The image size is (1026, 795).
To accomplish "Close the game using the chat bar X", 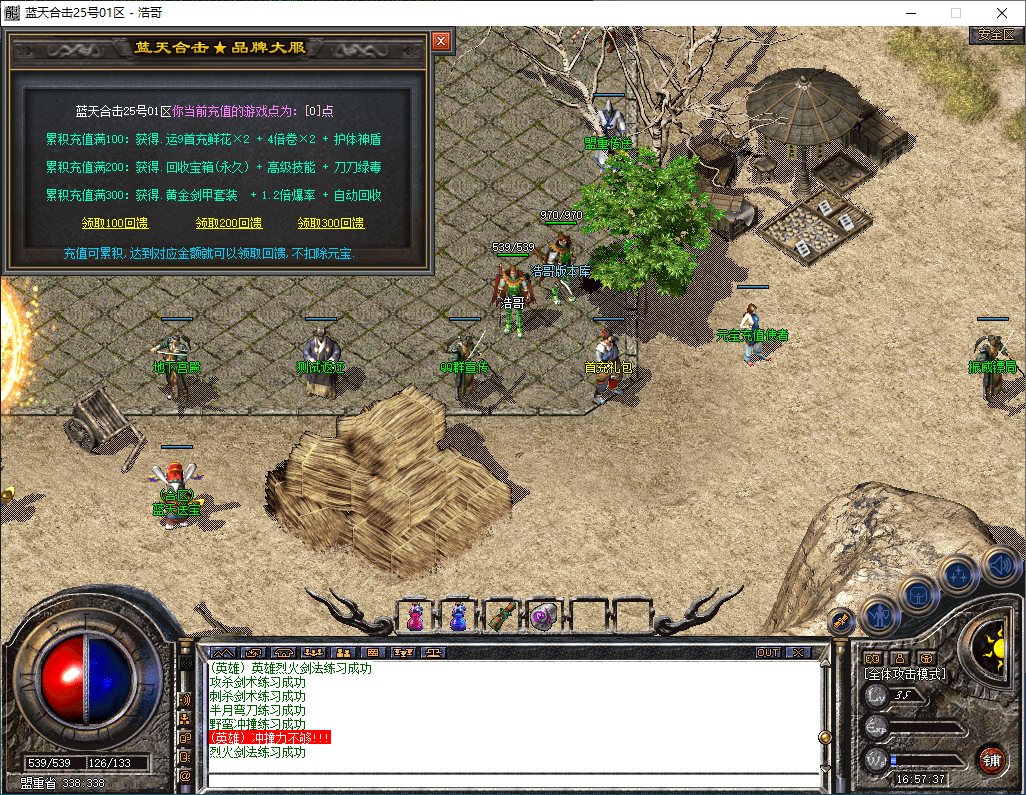I will pyautogui.click(x=797, y=652).
